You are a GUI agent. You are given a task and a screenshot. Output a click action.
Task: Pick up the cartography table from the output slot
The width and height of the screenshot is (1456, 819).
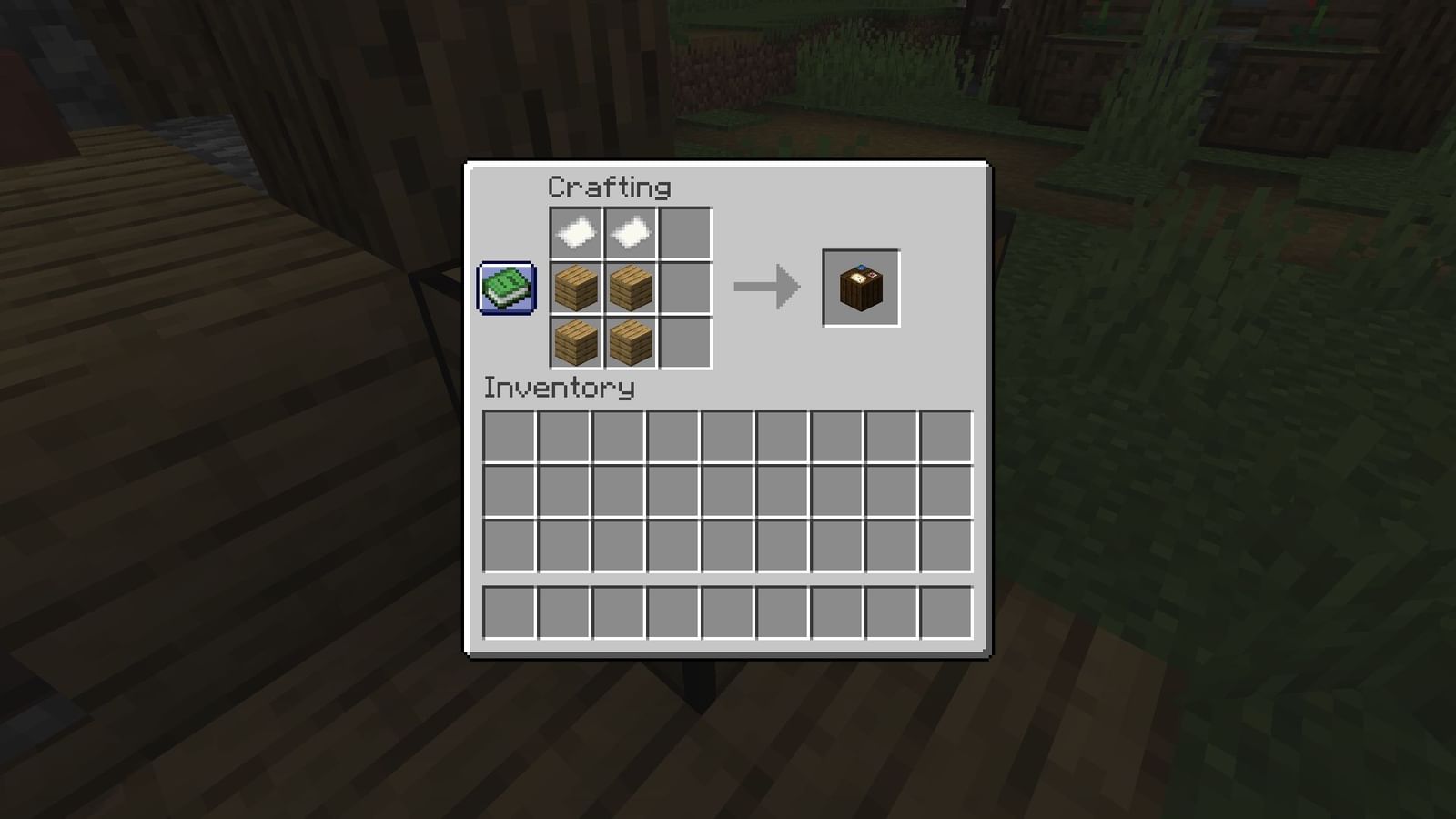(859, 288)
